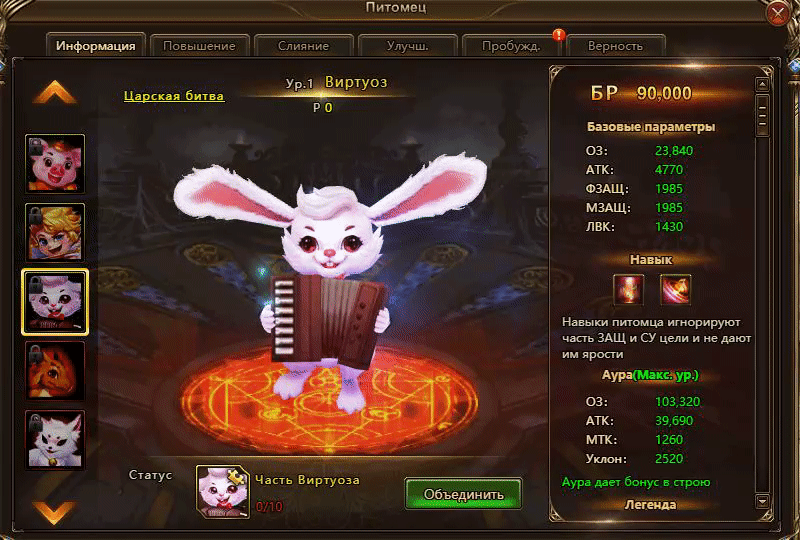Show the Верность tab

click(x=616, y=46)
